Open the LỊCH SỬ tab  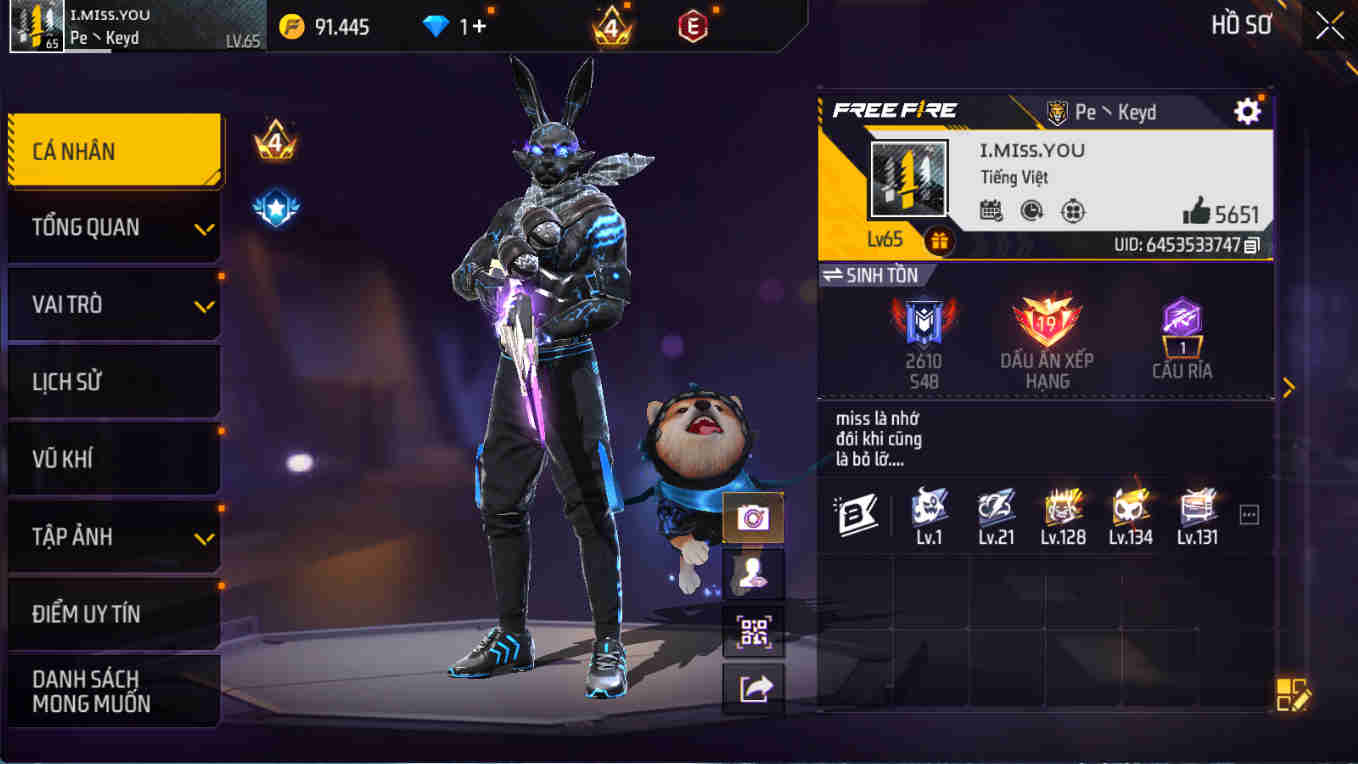(x=113, y=381)
